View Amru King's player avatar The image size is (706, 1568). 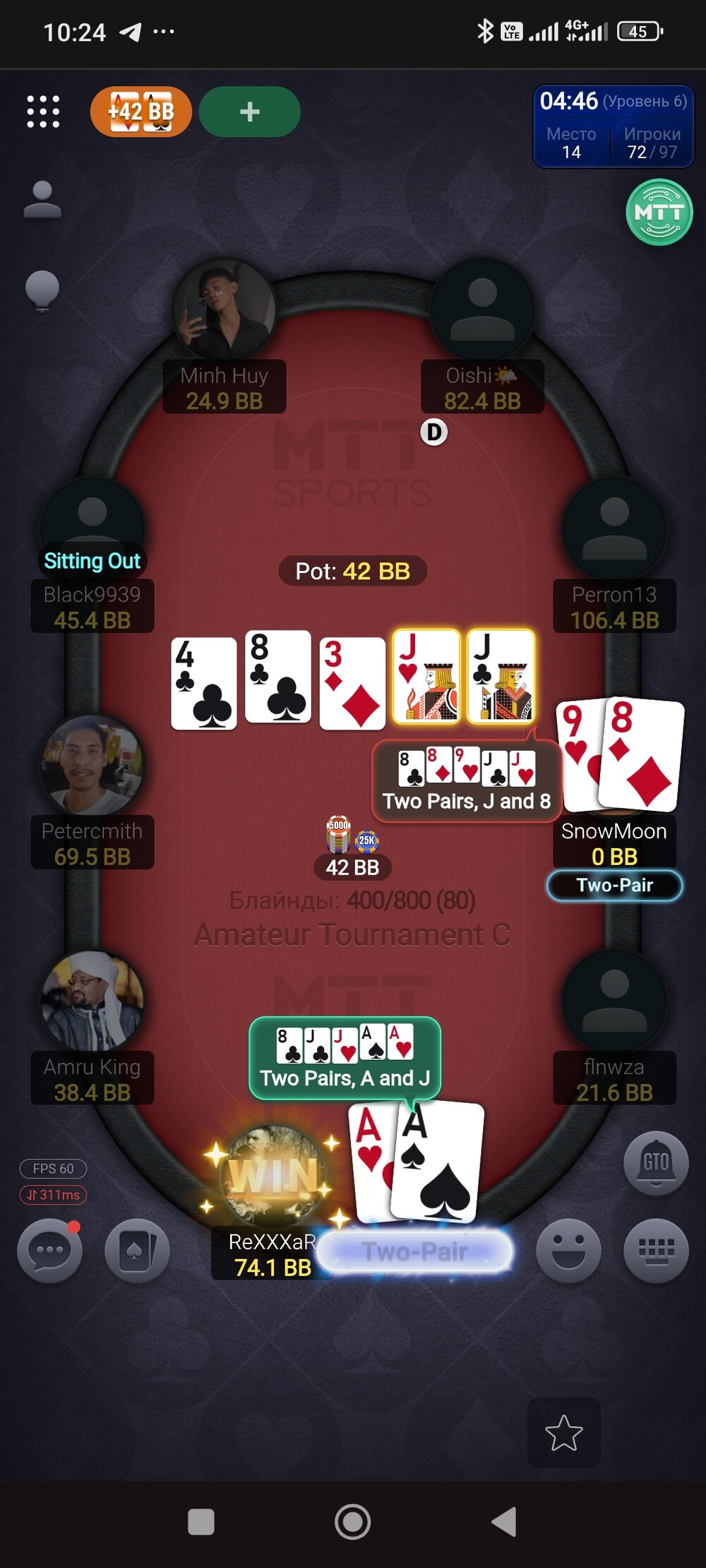[x=92, y=1001]
